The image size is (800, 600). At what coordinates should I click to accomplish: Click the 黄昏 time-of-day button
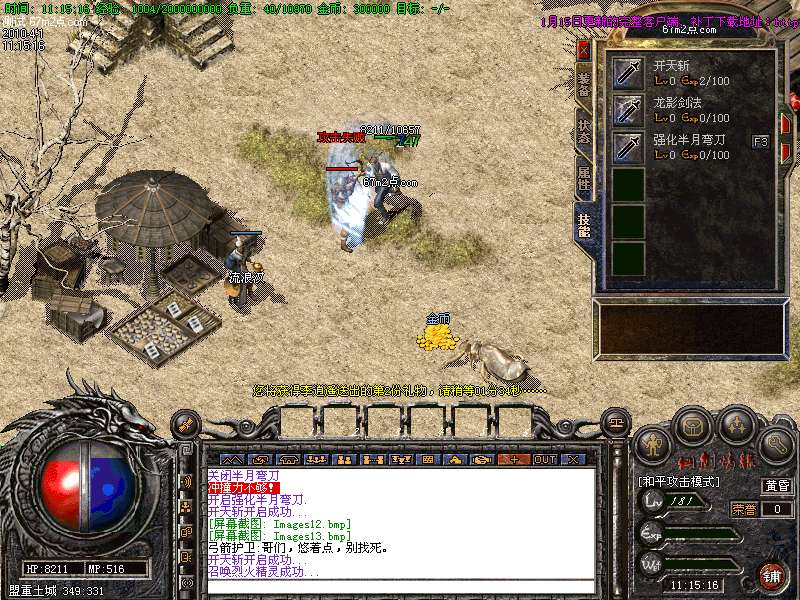pos(777,487)
